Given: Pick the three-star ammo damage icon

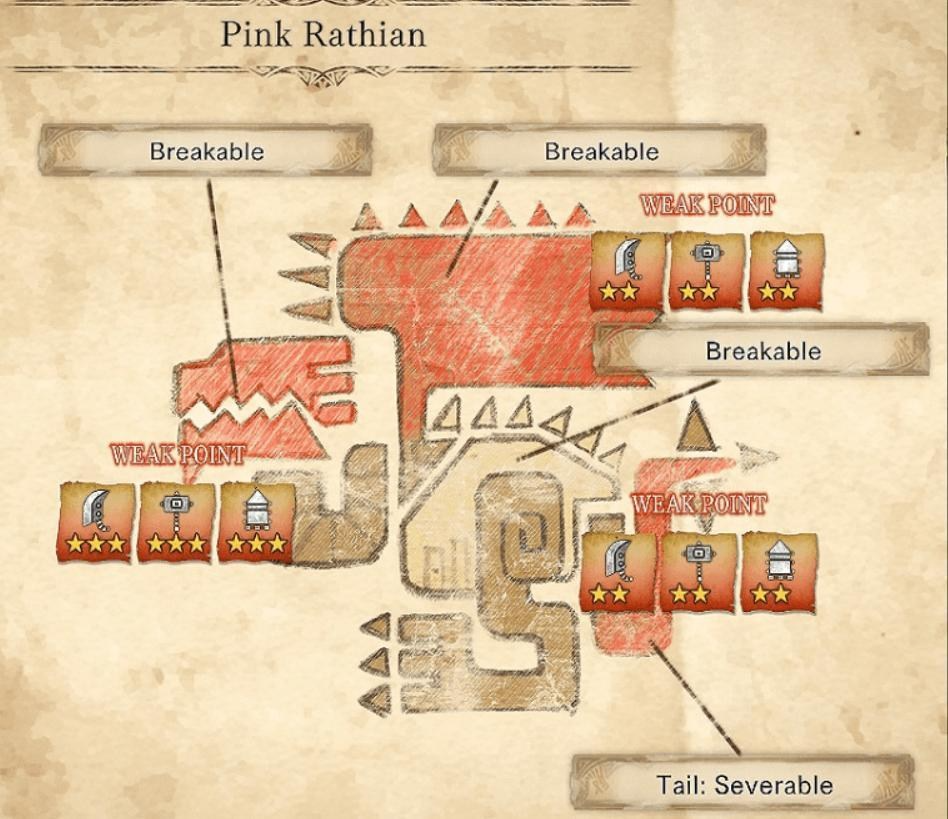Looking at the screenshot, I should [x=256, y=520].
